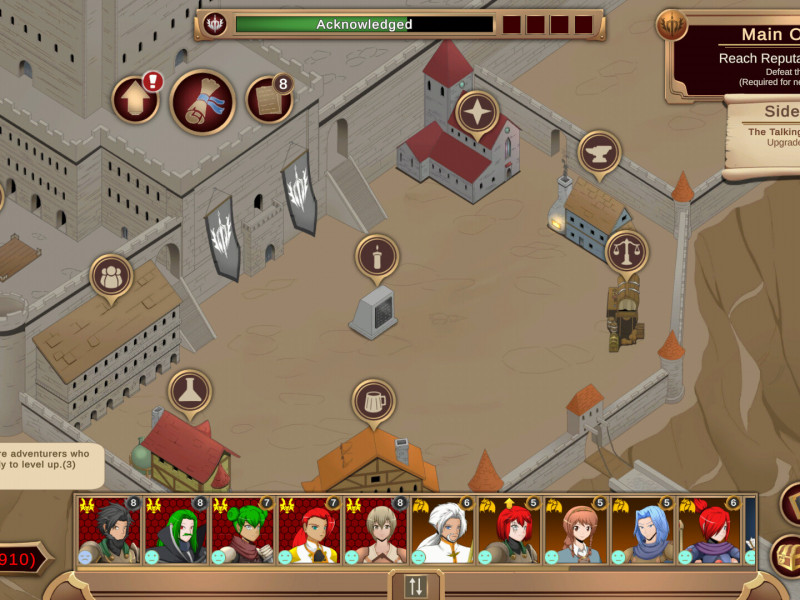Open the quest scrolls button
The height and width of the screenshot is (600, 800).
point(203,101)
